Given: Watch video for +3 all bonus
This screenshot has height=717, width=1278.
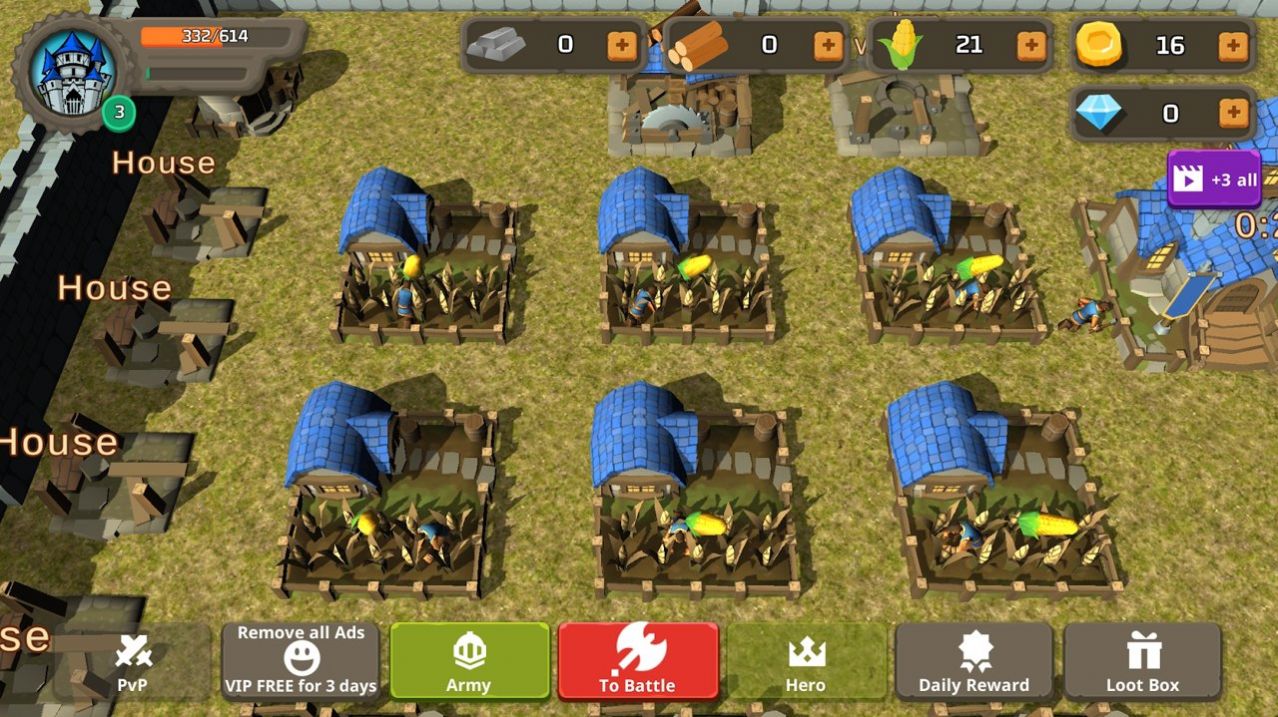Looking at the screenshot, I should pos(1213,180).
